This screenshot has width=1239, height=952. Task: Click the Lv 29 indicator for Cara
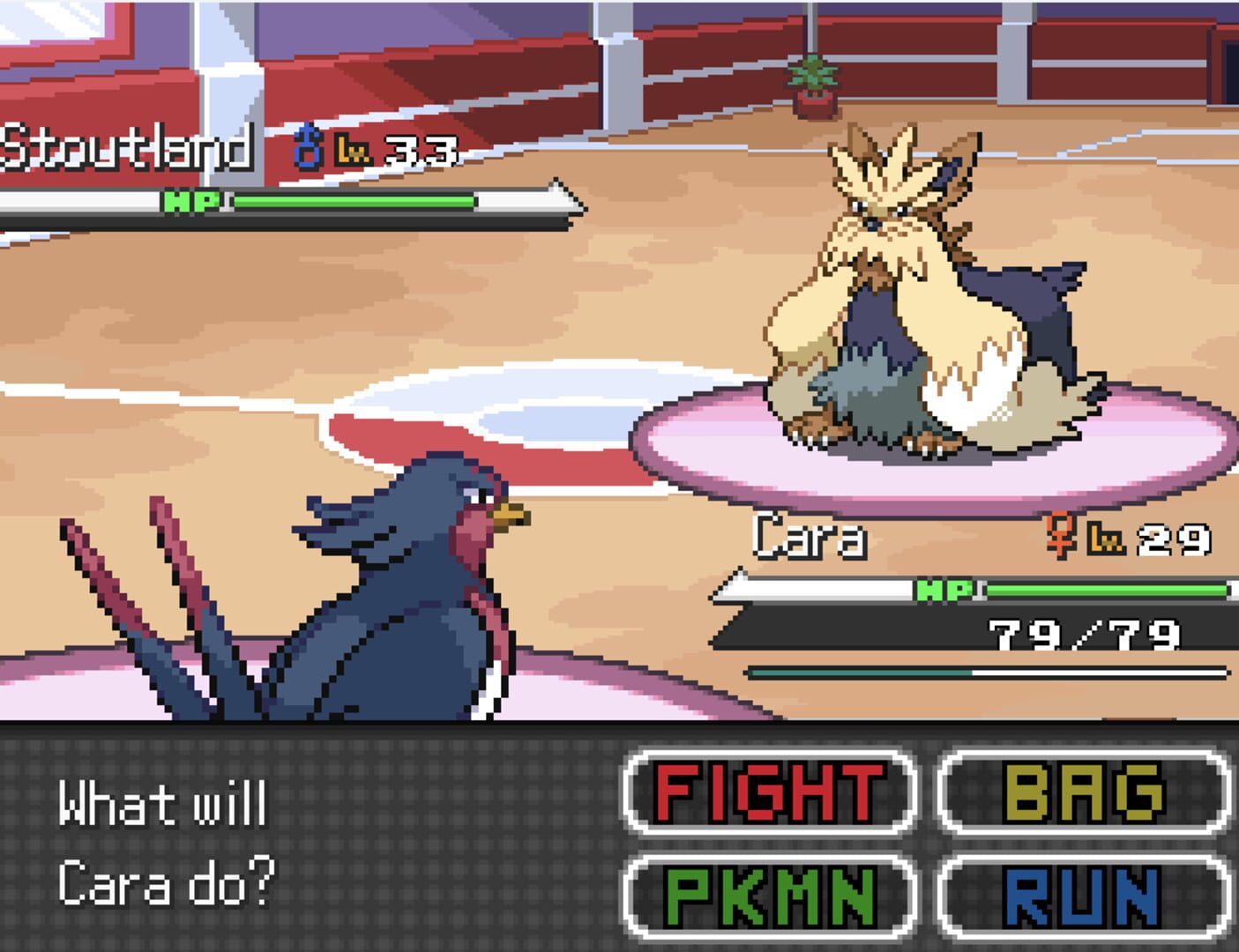(1146, 538)
